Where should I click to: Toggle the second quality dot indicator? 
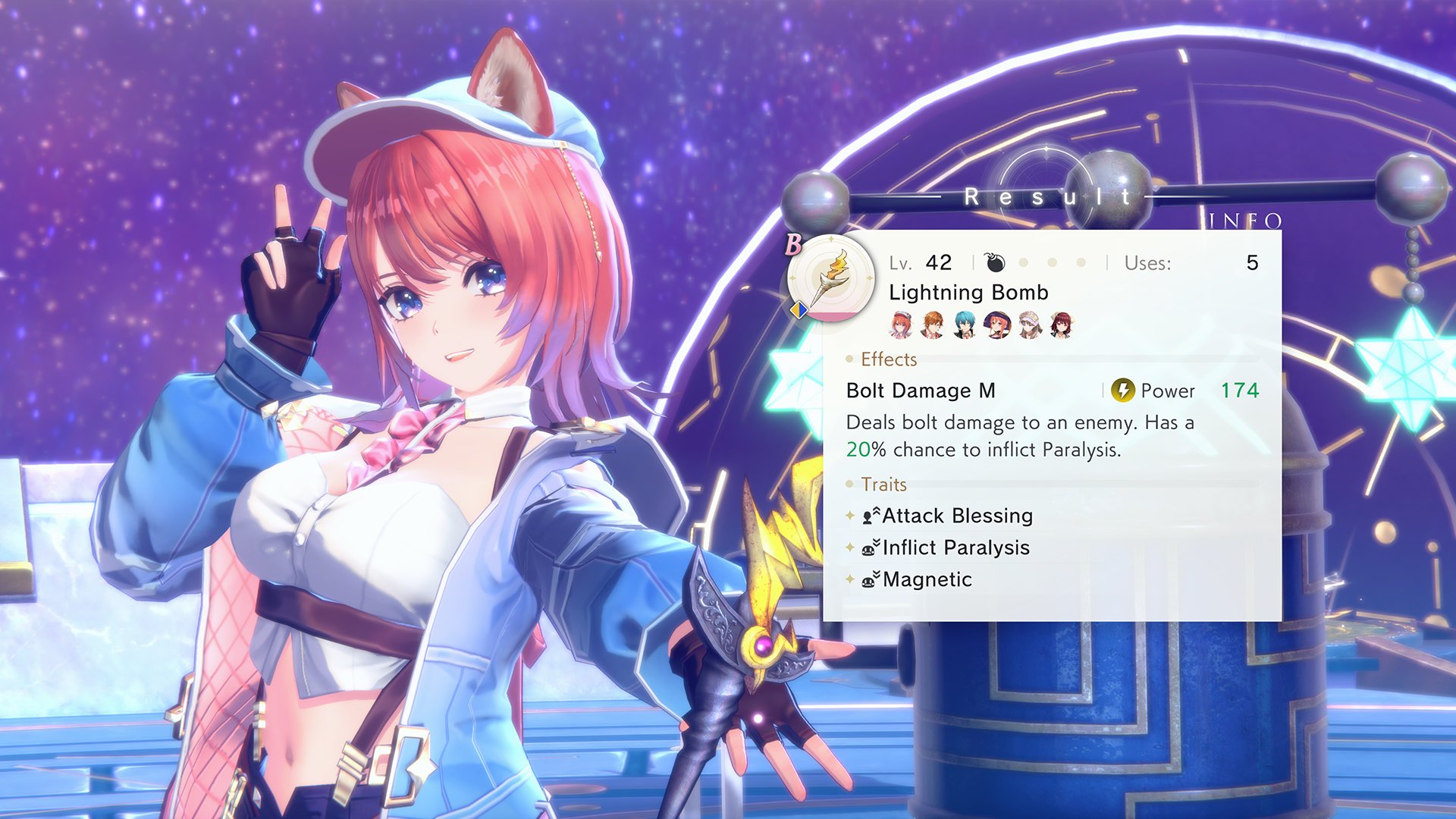click(x=1052, y=261)
